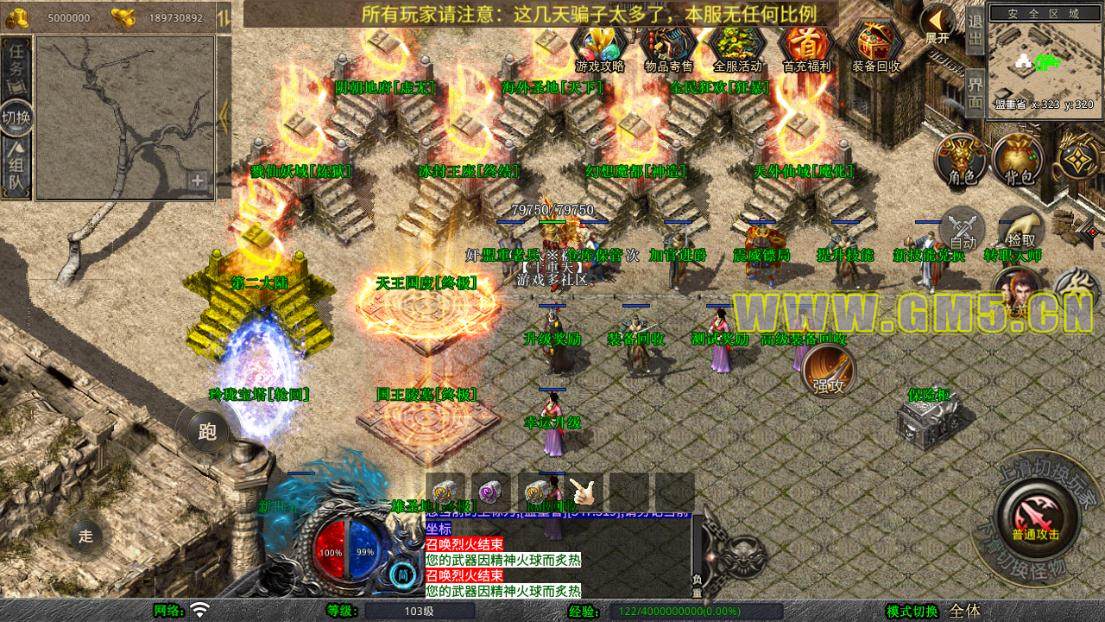The width and height of the screenshot is (1105, 622).
Task: Tap the 捡取 pickup button
Action: 1021,230
